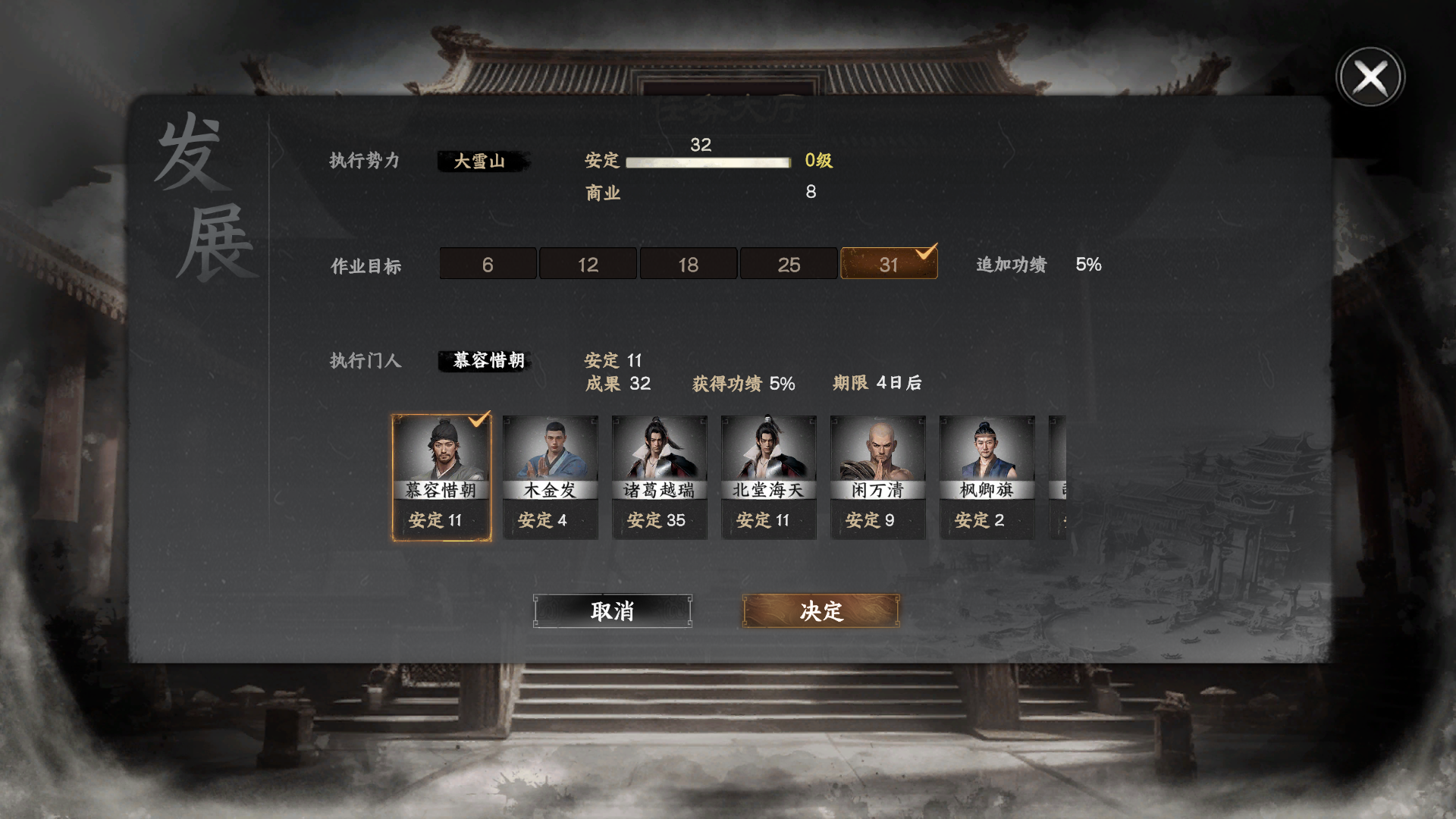Select work target 25
1456x819 pixels.
pyautogui.click(x=789, y=264)
